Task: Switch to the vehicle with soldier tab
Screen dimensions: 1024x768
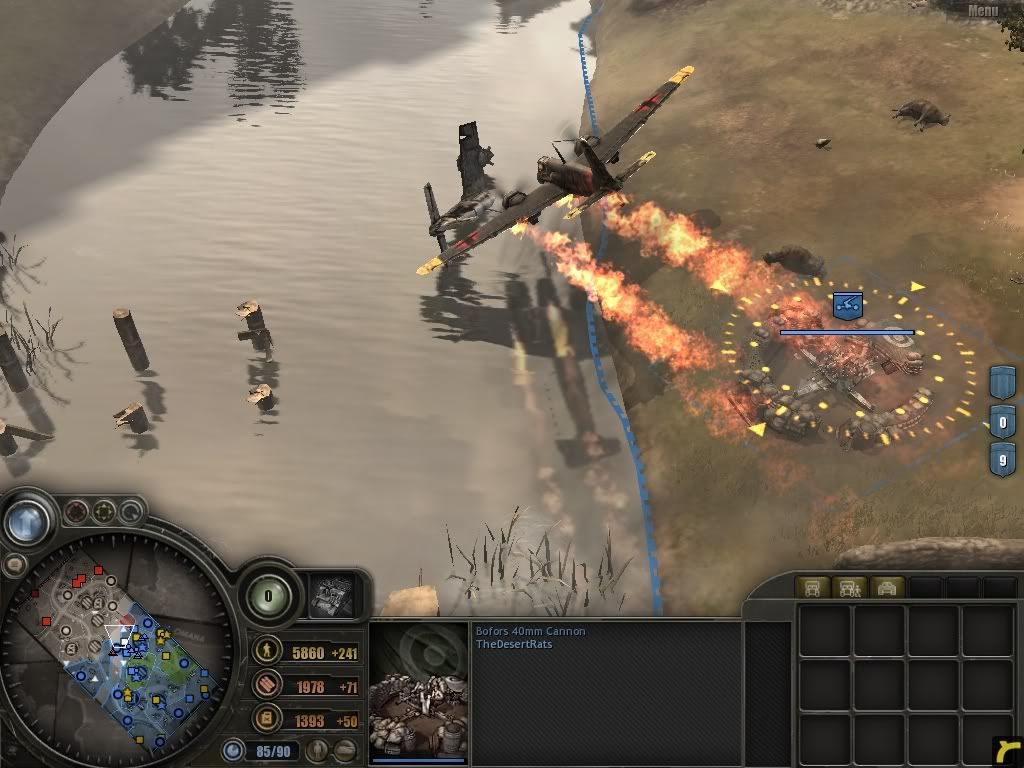Action: [849, 588]
